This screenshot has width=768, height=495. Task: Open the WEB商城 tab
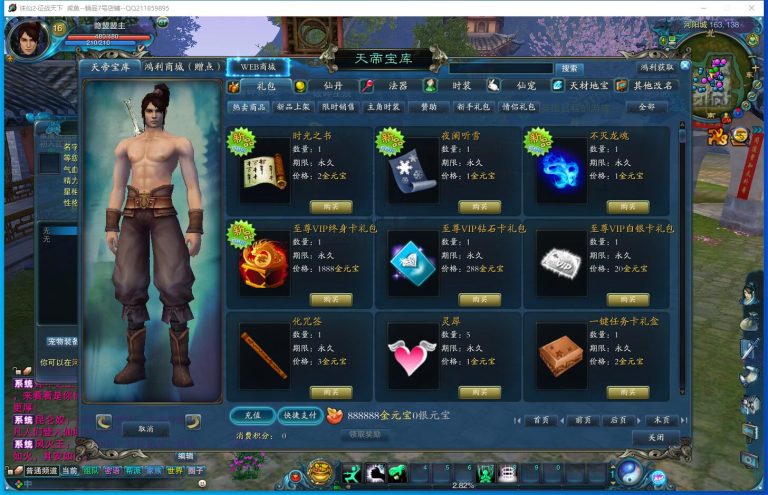pyautogui.click(x=257, y=67)
